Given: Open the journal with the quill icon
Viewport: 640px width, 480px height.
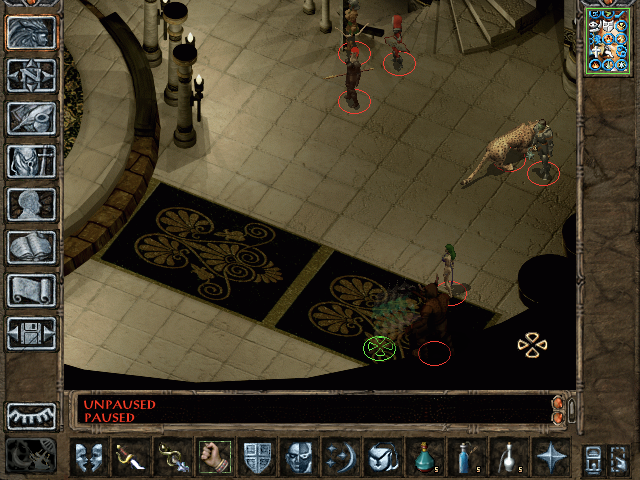Looking at the screenshot, I should pos(32,117).
